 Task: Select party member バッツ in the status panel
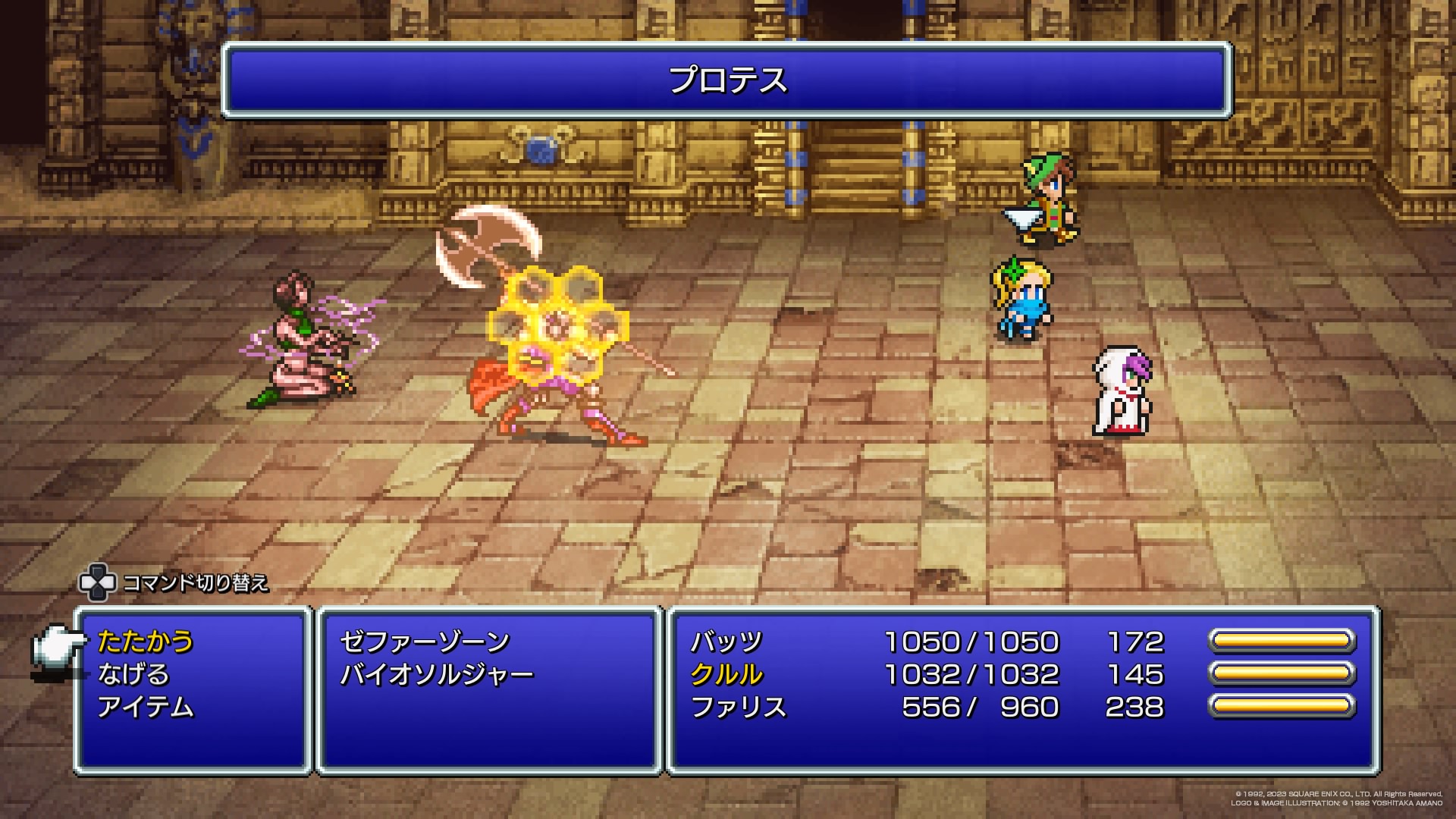[726, 642]
